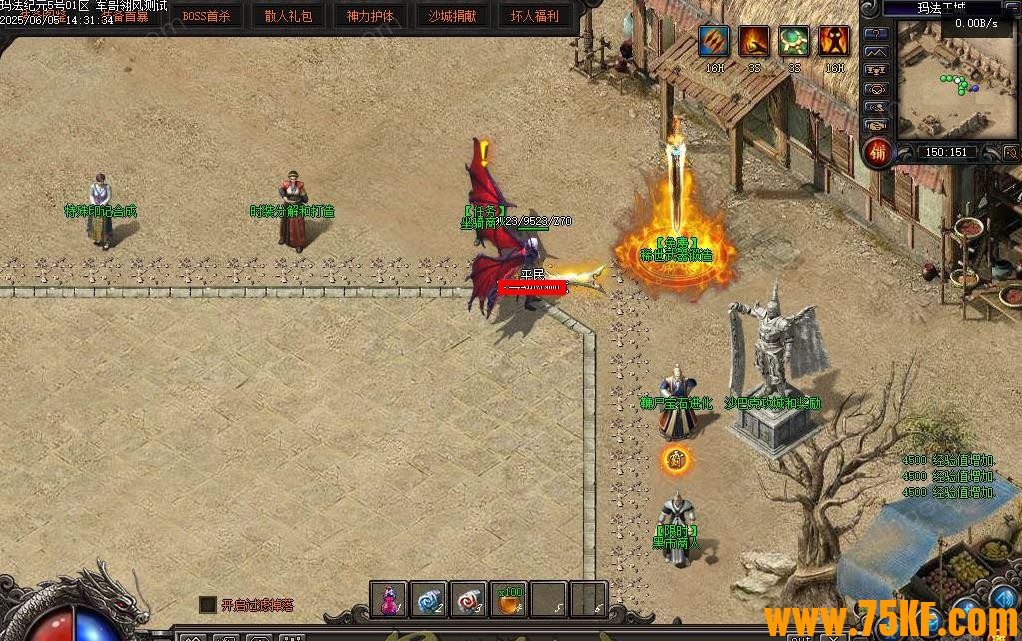Select the 神力护体 button
The image size is (1022, 641).
pos(370,16)
